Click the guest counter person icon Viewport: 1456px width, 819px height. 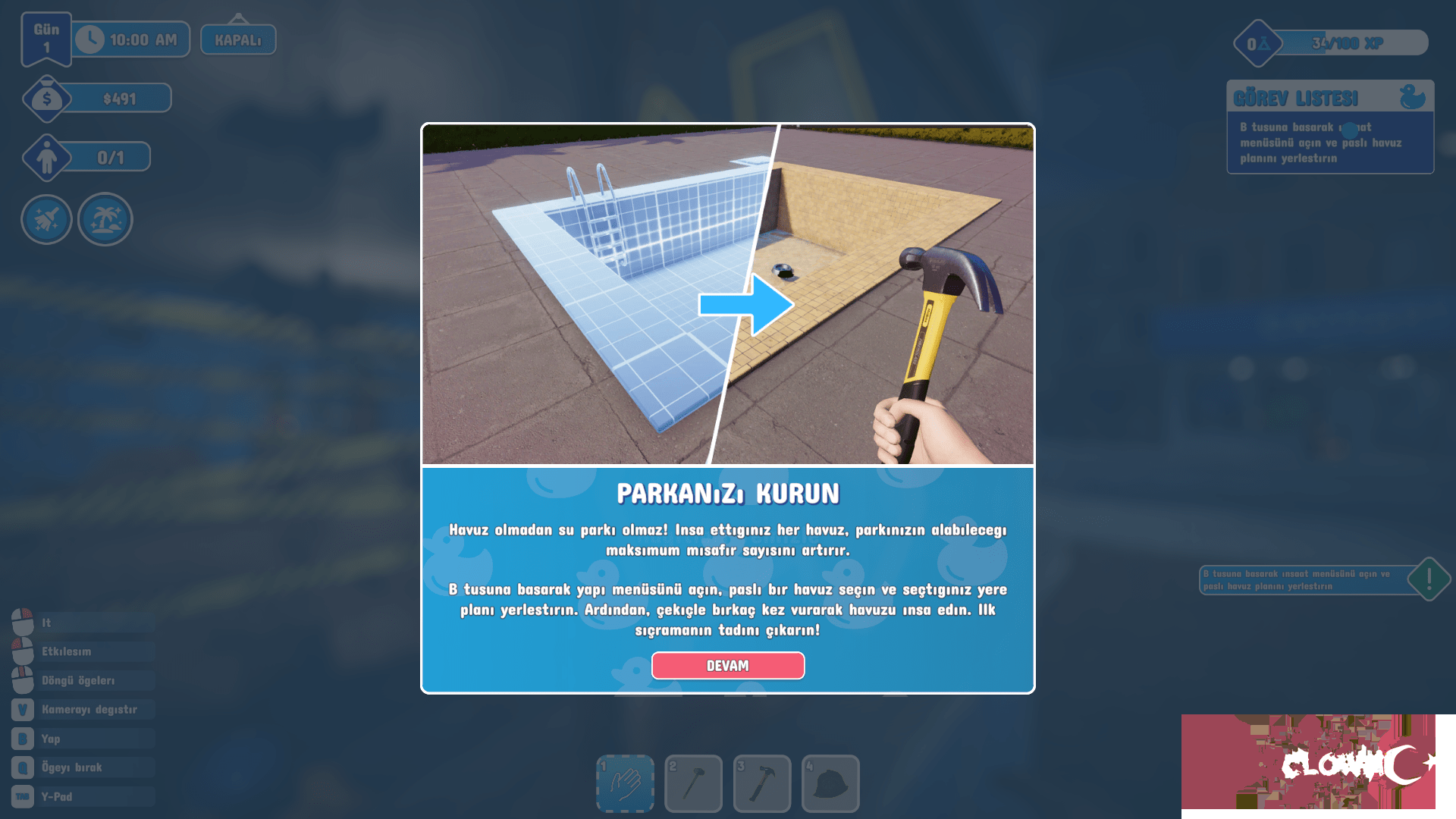47,157
